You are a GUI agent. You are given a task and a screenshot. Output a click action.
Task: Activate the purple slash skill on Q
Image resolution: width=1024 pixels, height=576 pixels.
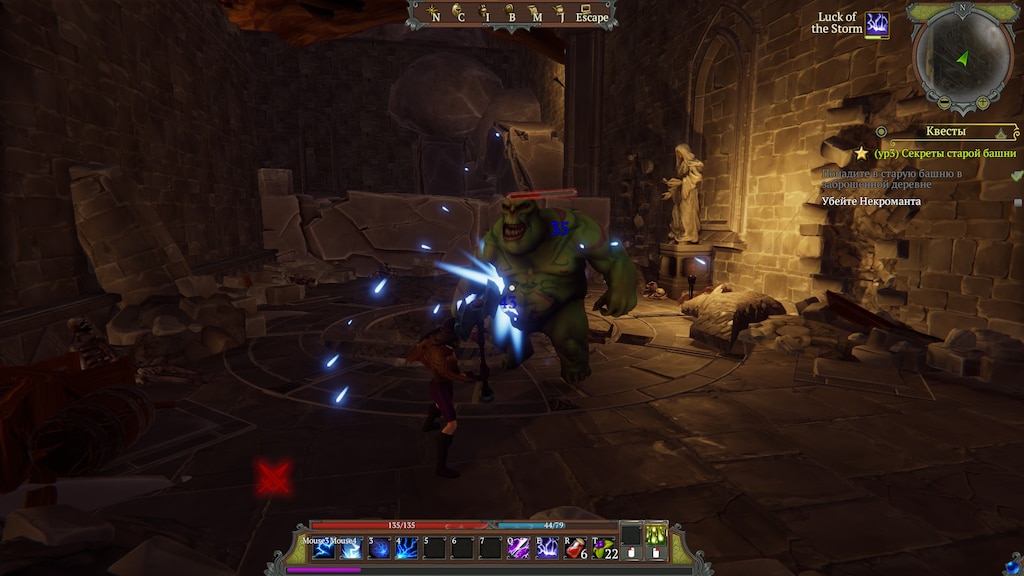(518, 549)
